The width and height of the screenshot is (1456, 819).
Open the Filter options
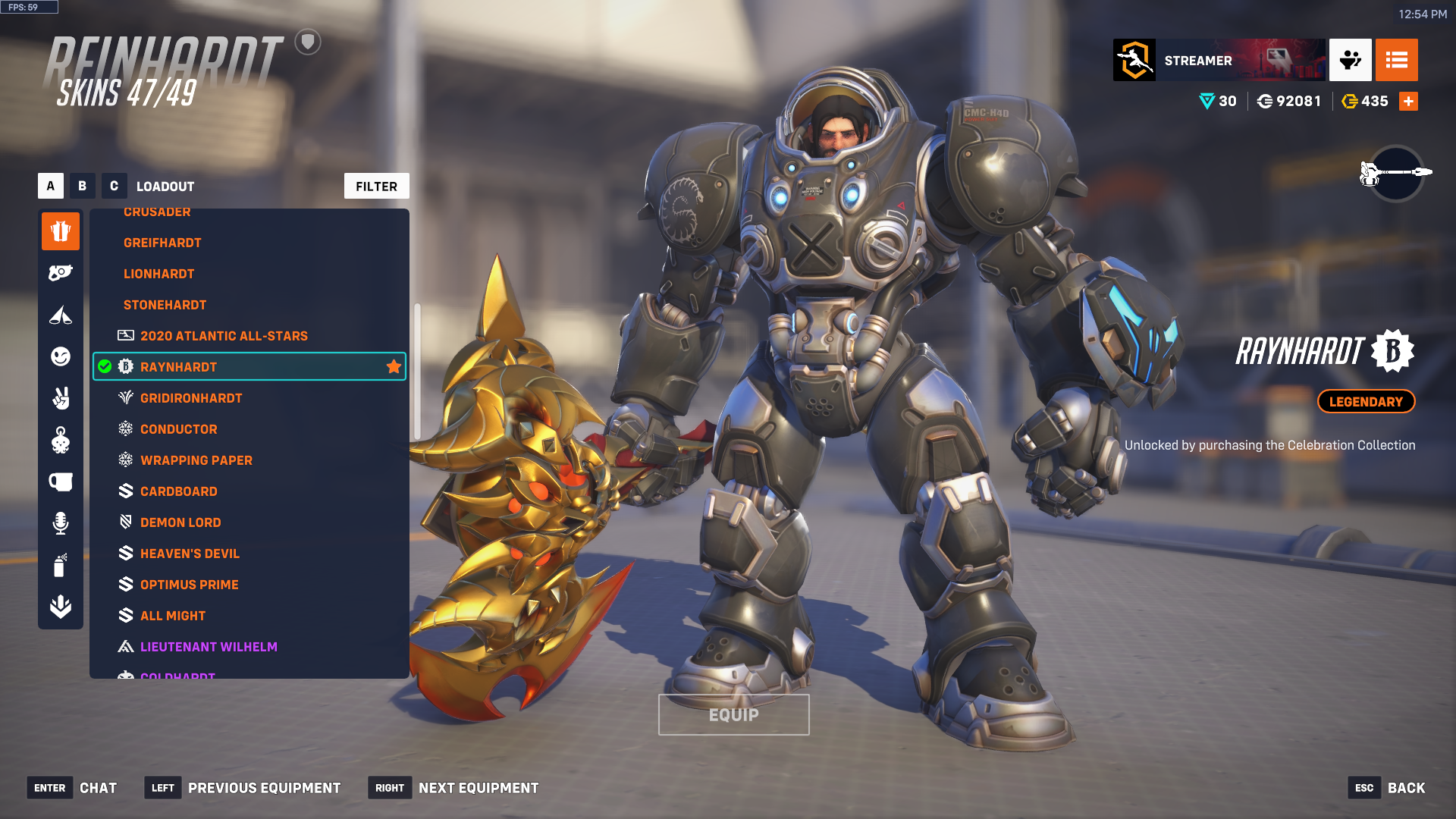click(x=376, y=187)
